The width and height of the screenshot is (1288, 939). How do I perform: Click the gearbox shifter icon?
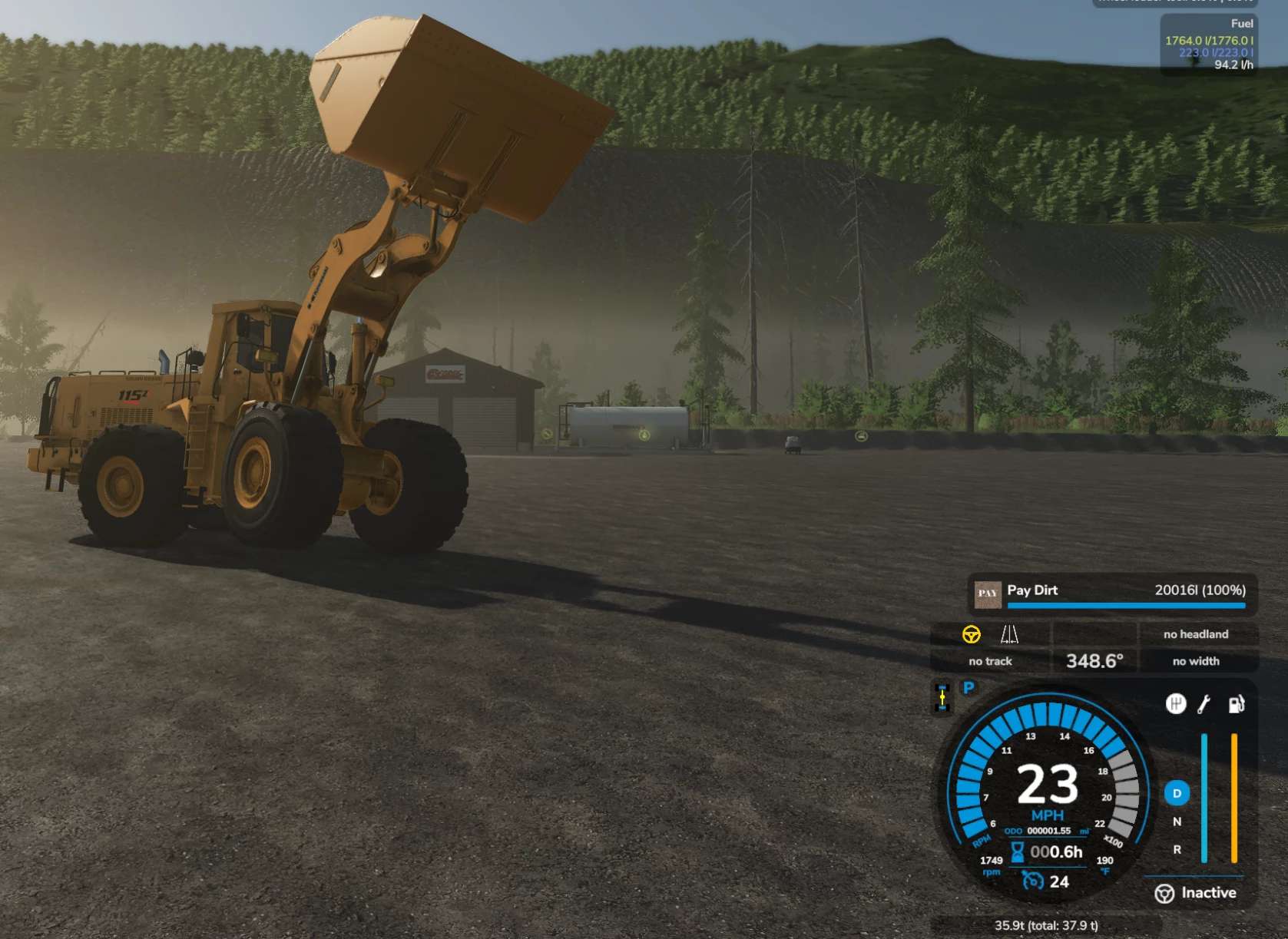[1175, 703]
